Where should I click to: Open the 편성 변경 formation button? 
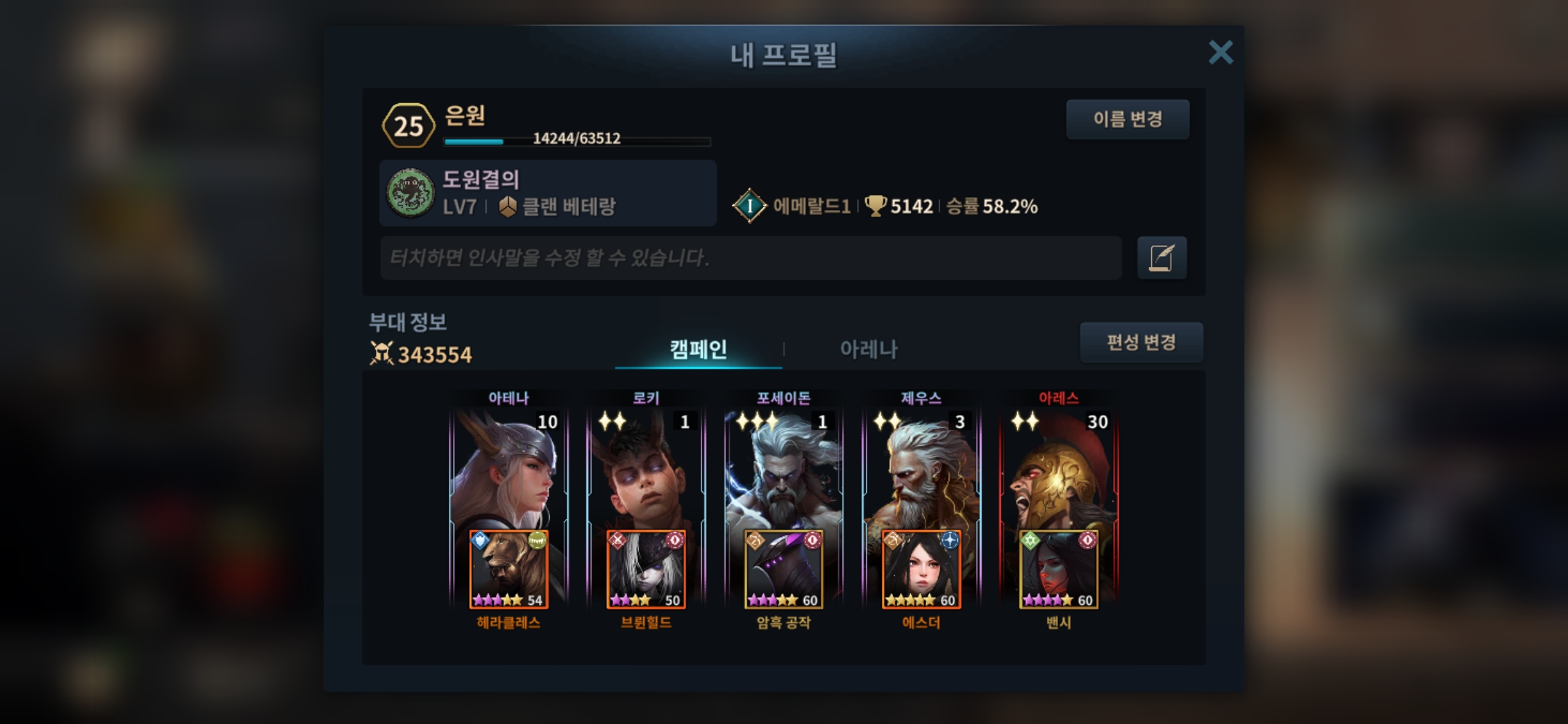pyautogui.click(x=1141, y=343)
